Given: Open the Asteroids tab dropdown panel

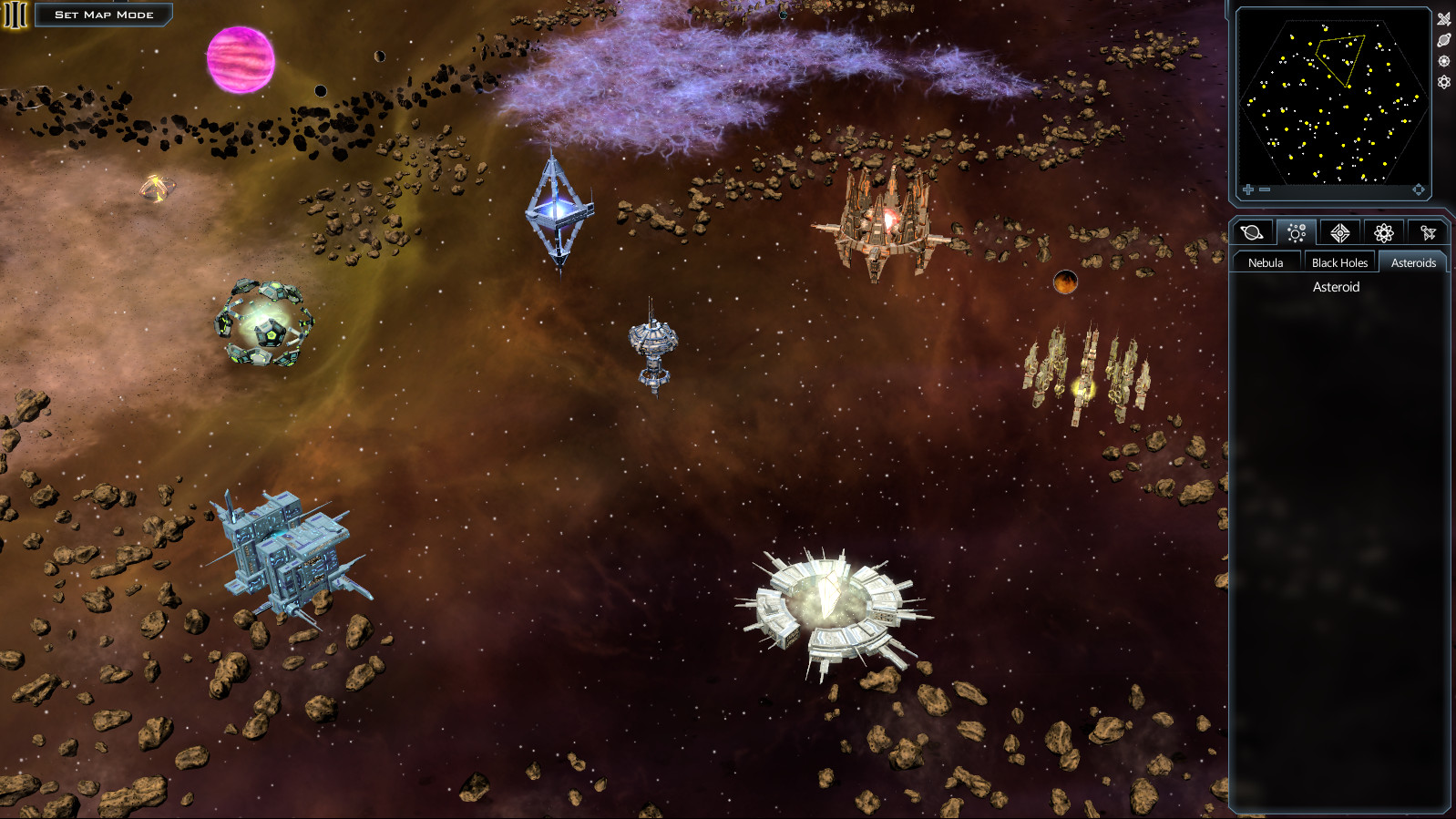Looking at the screenshot, I should [x=1413, y=261].
